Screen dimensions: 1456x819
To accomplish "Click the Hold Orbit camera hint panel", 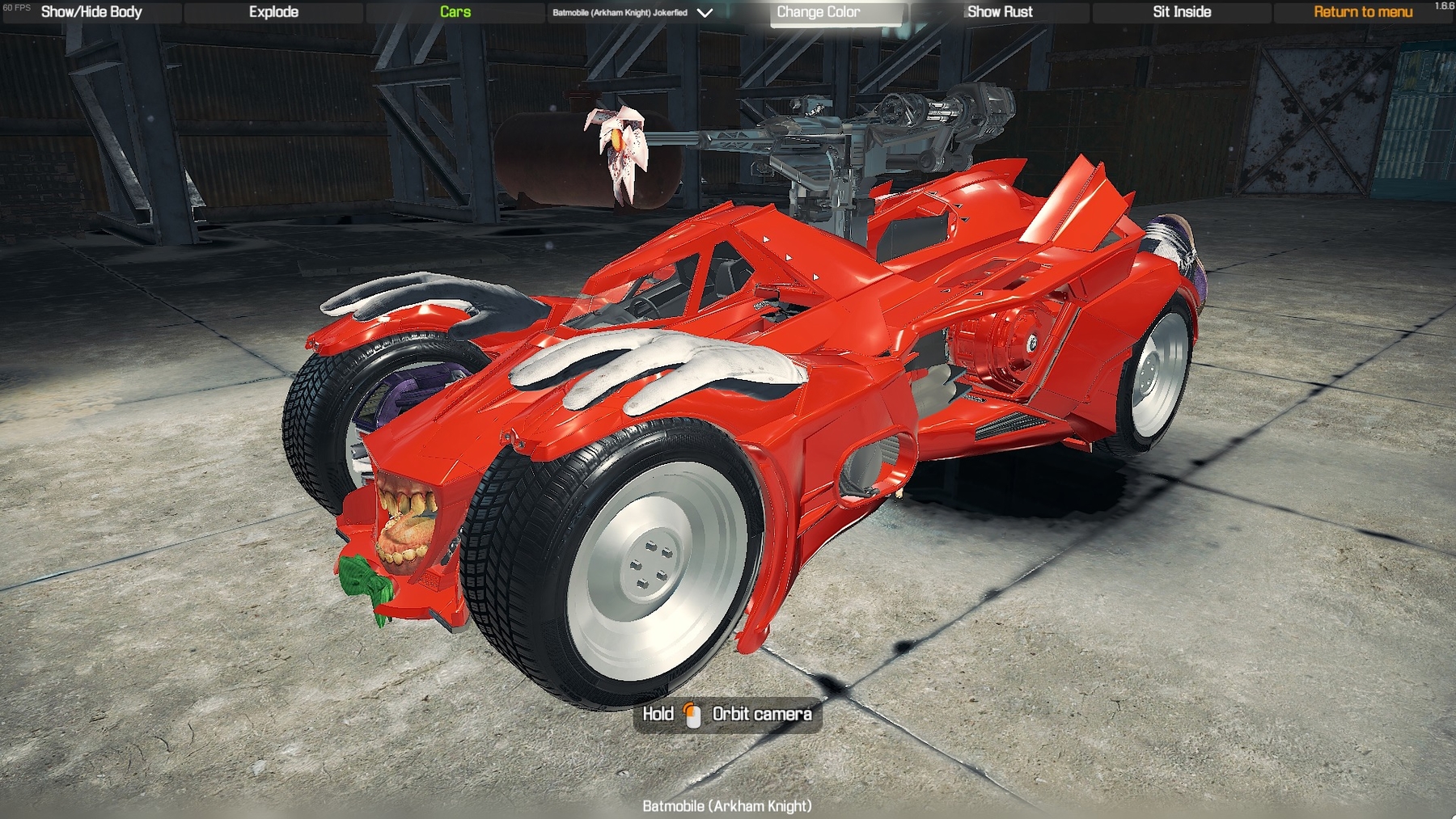I will 726,714.
